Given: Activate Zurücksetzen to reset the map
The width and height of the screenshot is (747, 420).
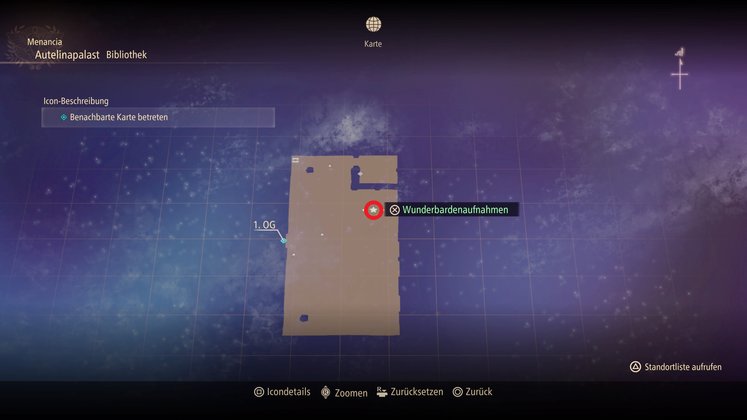Looking at the screenshot, I should click(409, 393).
